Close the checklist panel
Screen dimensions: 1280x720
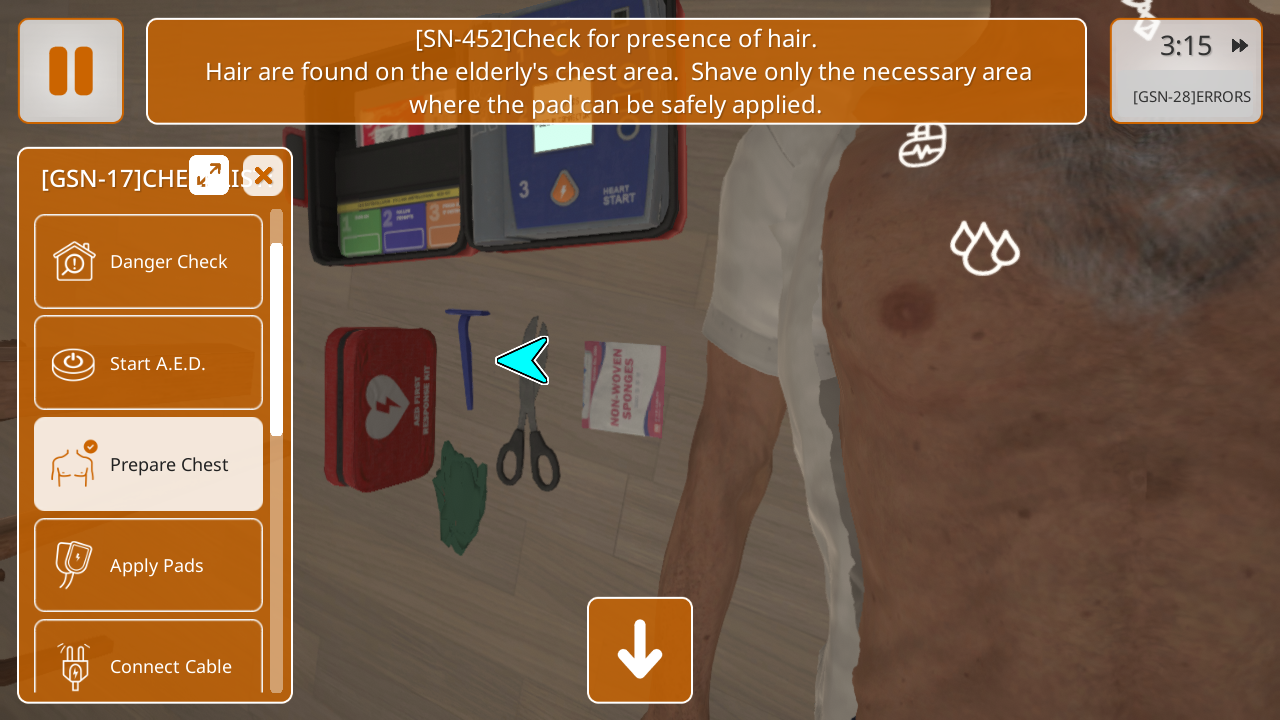pyautogui.click(x=263, y=176)
